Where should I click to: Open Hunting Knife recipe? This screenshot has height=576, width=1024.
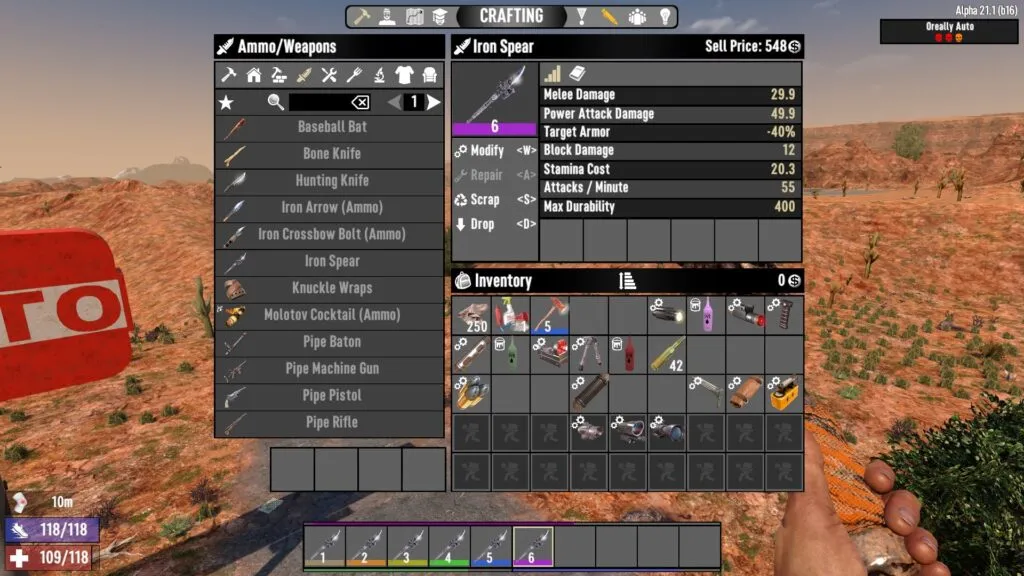click(330, 181)
